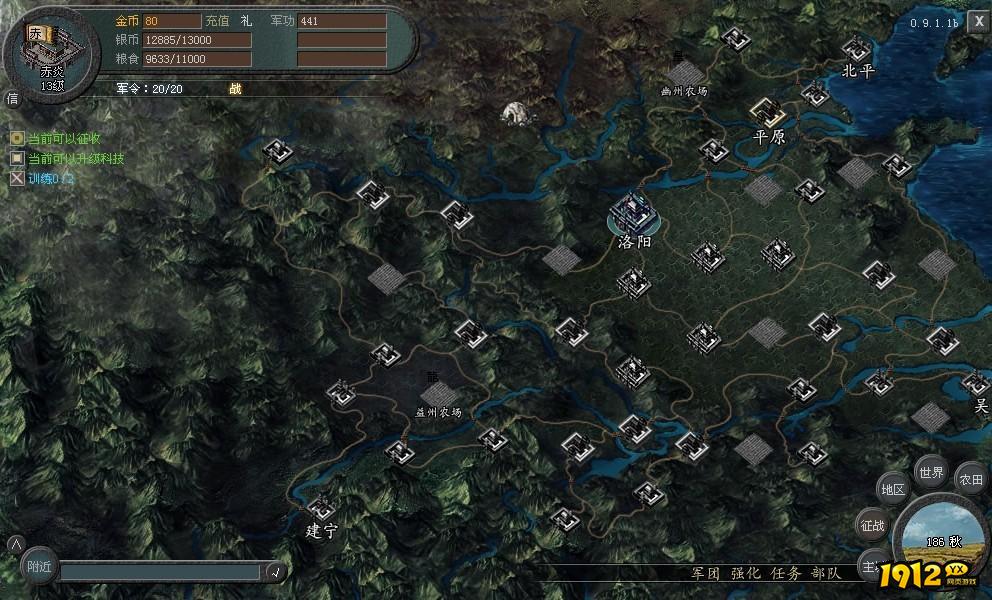Screen dimensions: 992x600
Task: Switch to the 地区 region view
Action: click(891, 490)
